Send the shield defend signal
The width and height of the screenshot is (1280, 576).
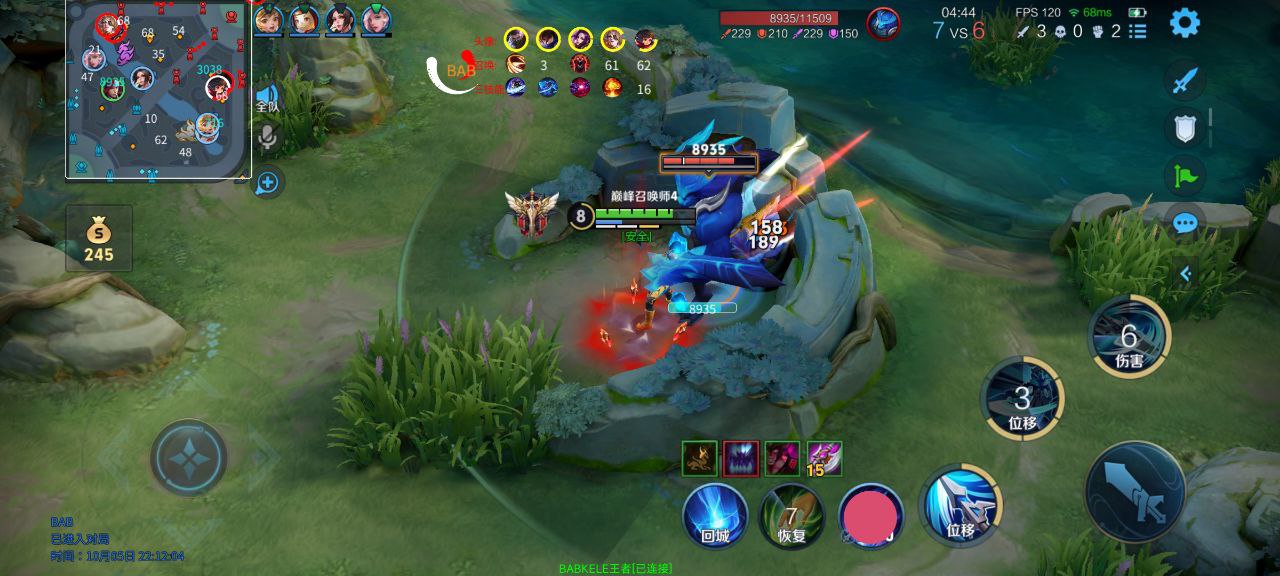click(x=1185, y=128)
